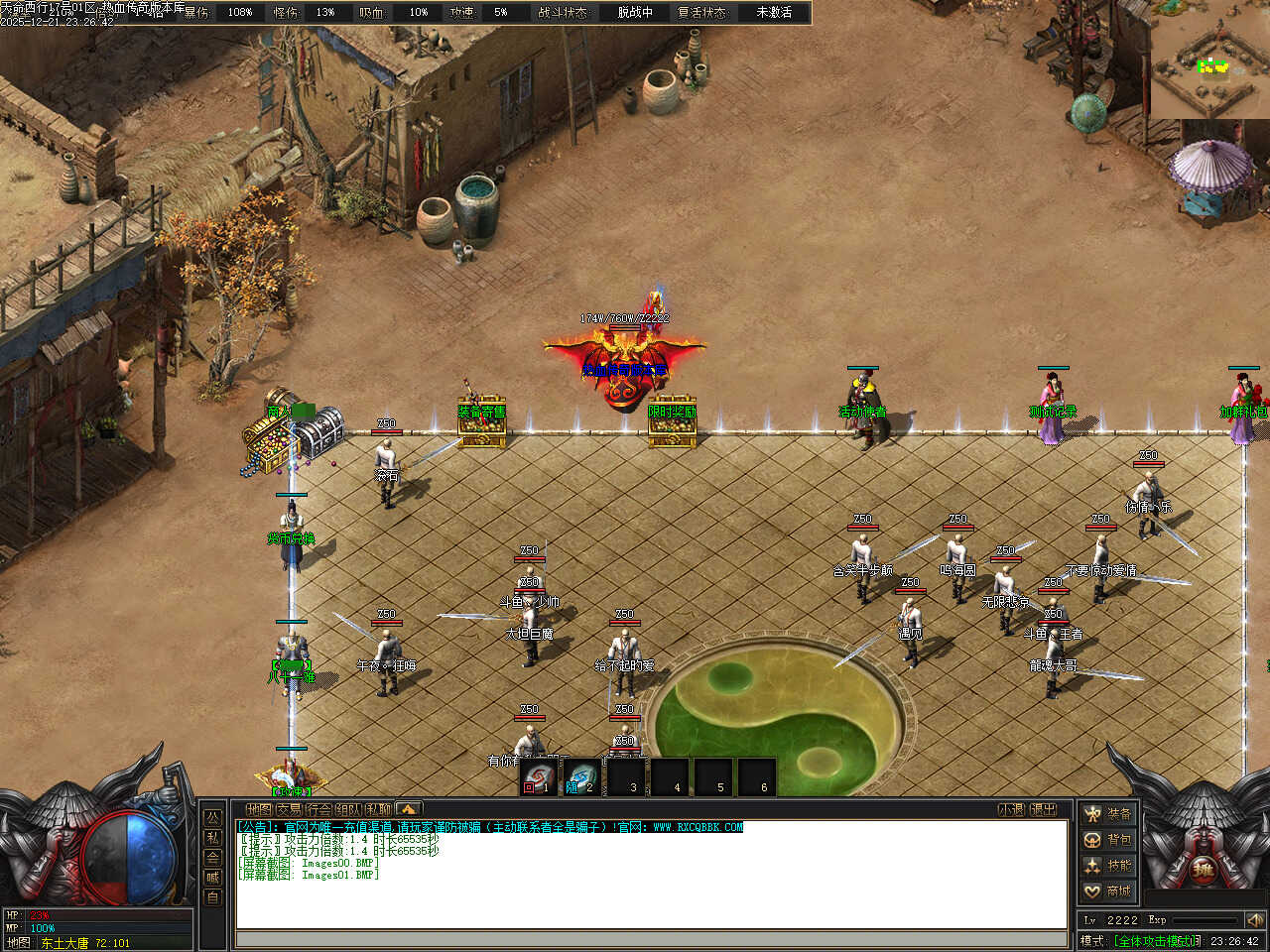Viewport: 1270px width, 952px height.
Task: Use the red swirl skill in hotbar slot 1
Action: point(539,776)
